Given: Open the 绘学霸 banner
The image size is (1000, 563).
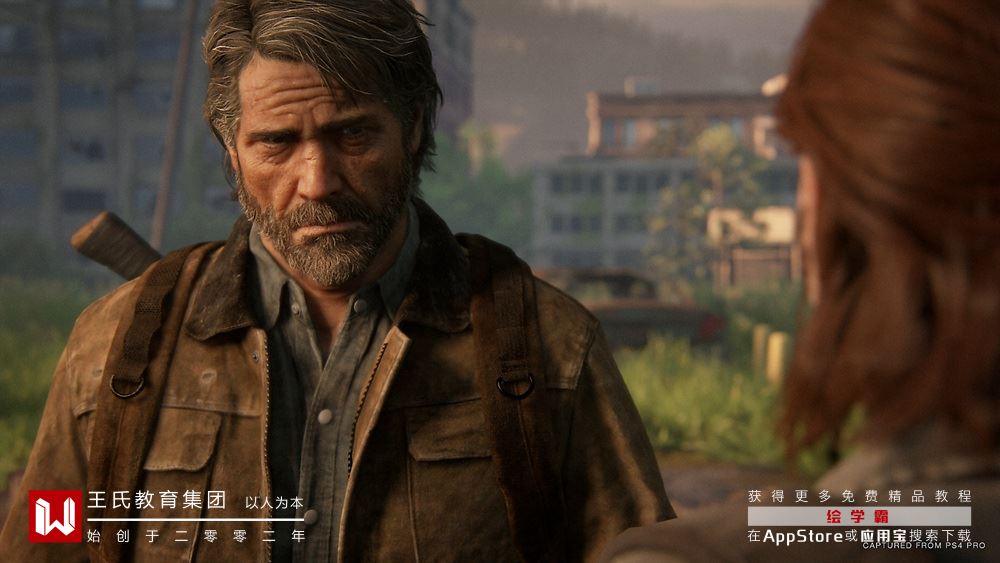Looking at the screenshot, I should tap(859, 516).
